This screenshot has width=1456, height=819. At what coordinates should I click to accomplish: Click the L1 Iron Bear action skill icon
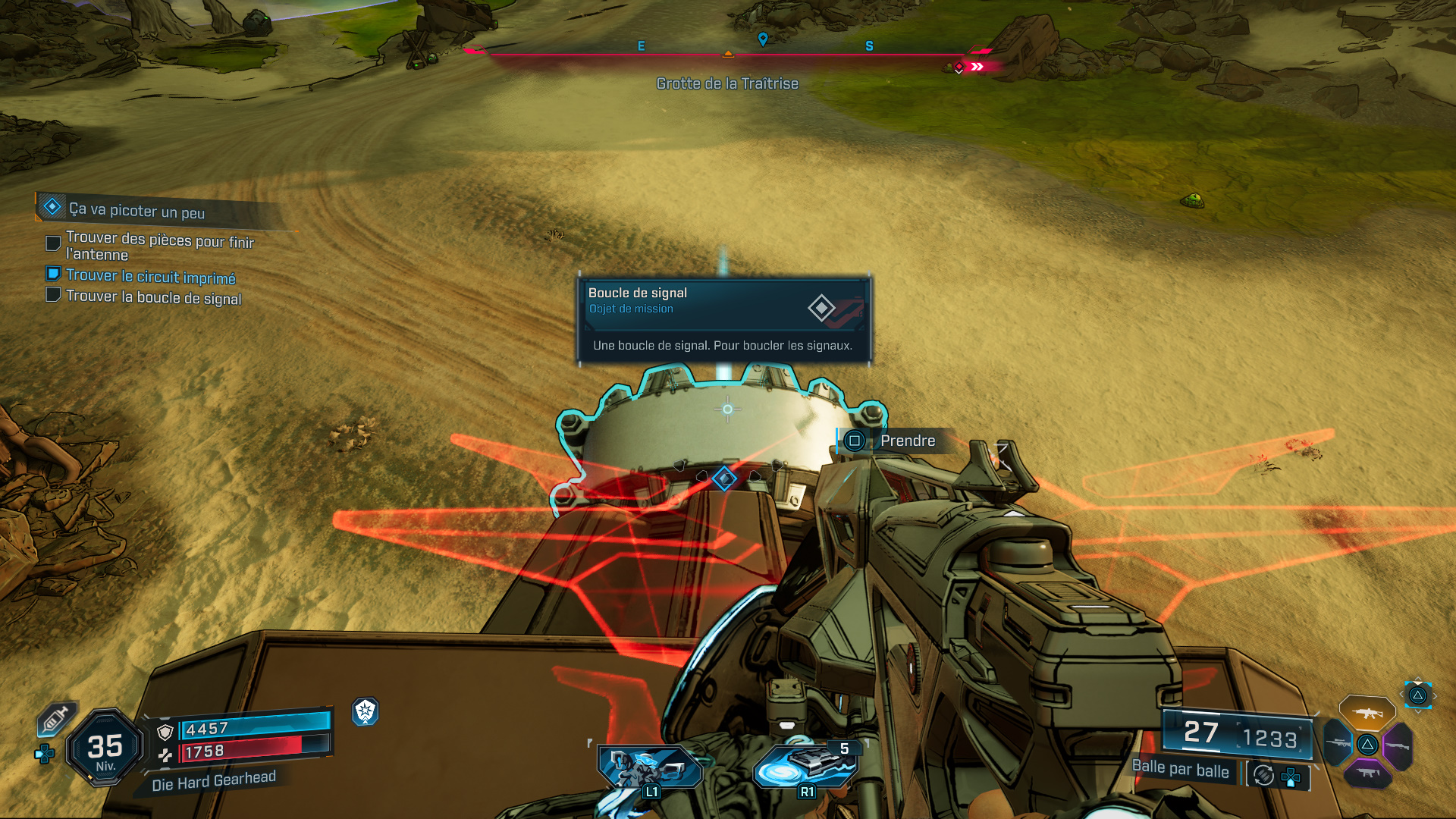(x=651, y=767)
